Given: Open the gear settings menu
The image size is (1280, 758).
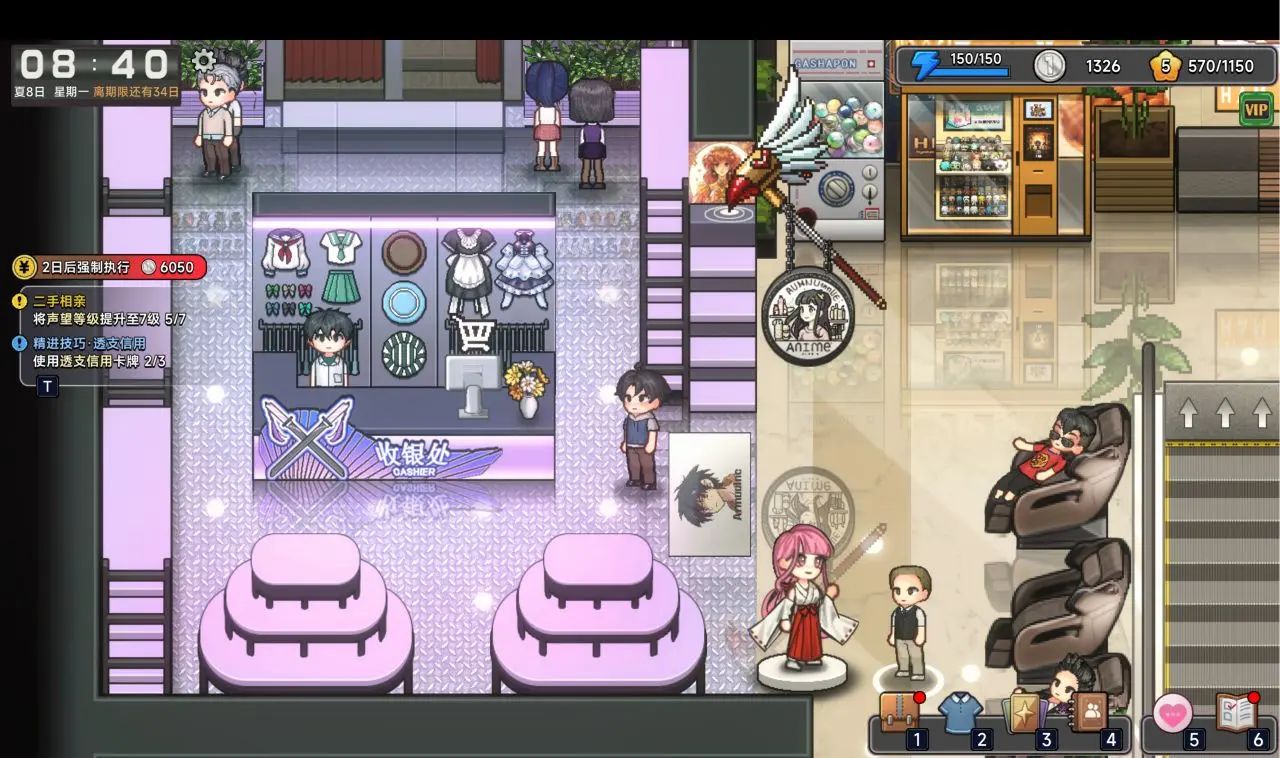Looking at the screenshot, I should 204,61.
